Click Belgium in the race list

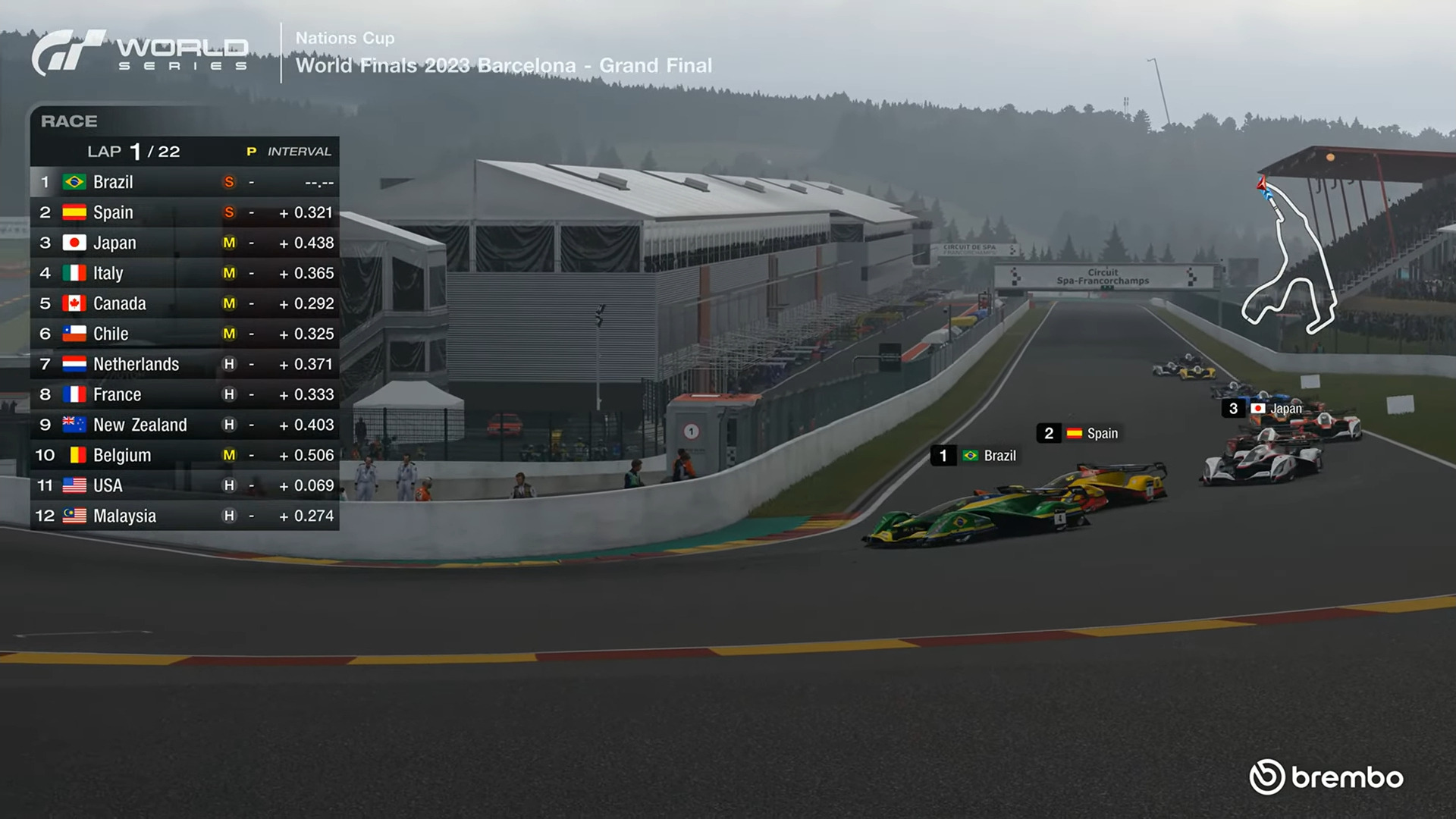(x=184, y=455)
